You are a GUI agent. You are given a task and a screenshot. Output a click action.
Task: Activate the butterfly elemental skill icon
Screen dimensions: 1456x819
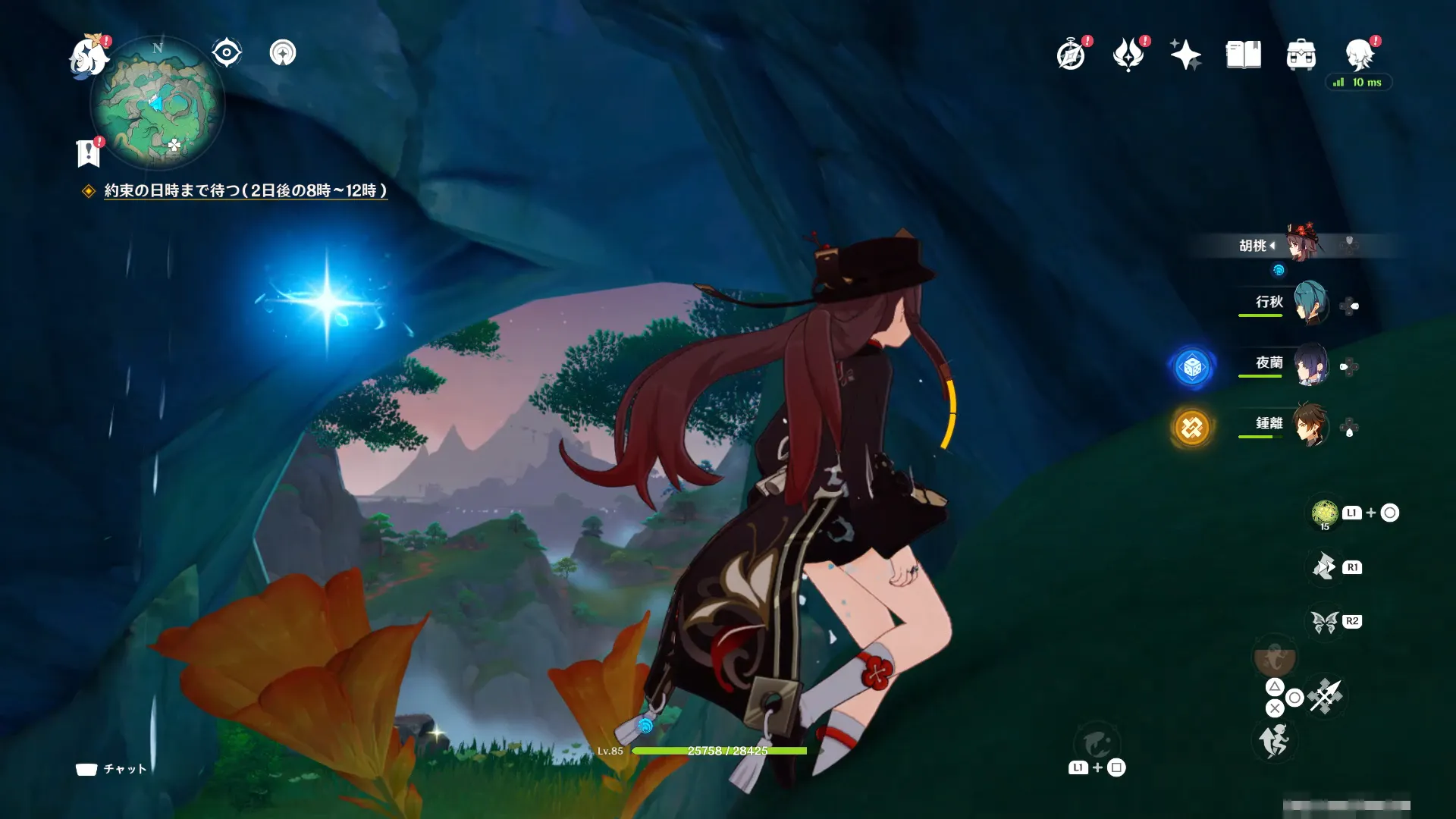(x=1325, y=622)
